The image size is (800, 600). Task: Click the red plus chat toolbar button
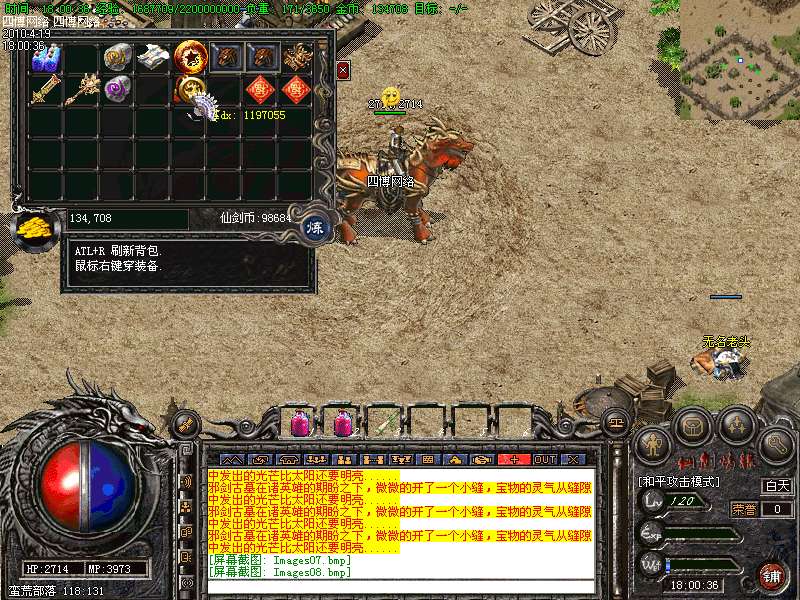point(514,459)
